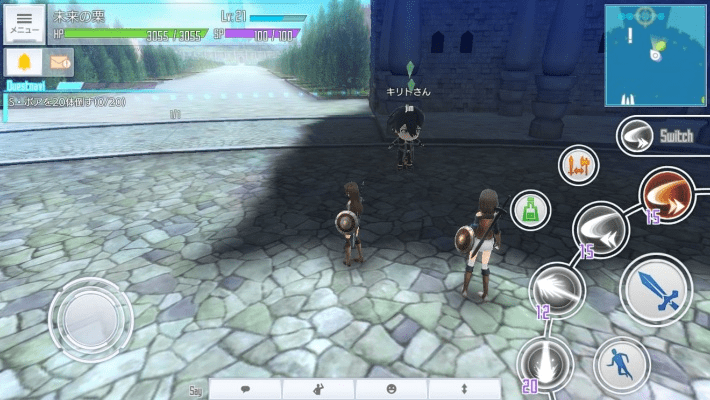
Task: Activate the grey slash skill costing 15
Action: [601, 229]
